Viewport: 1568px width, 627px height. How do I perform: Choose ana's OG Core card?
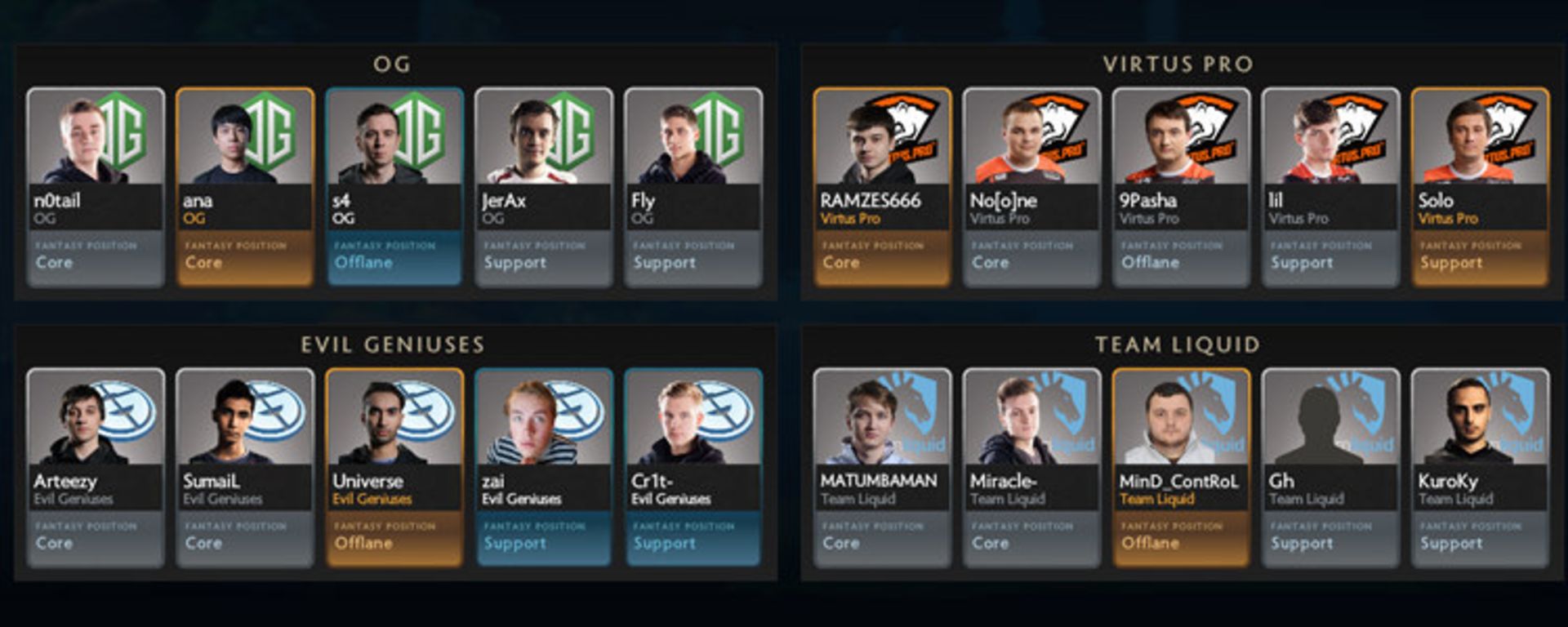[x=245, y=187]
